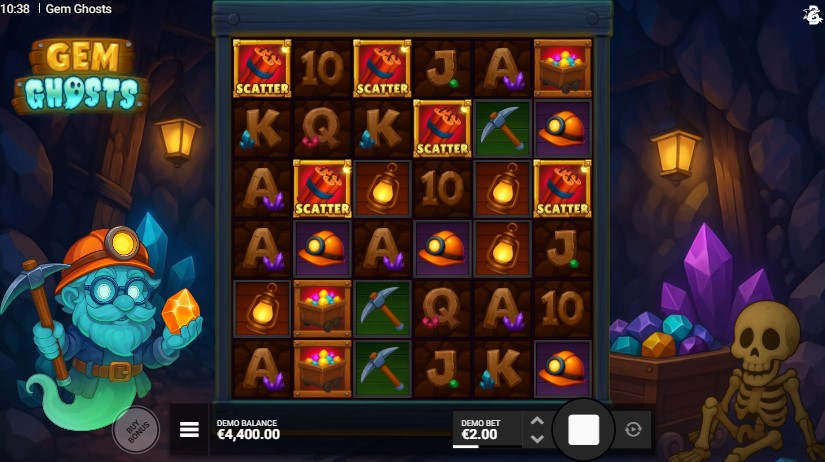Decrease the demo bet with down arrow
The image size is (825, 462).
tap(537, 438)
